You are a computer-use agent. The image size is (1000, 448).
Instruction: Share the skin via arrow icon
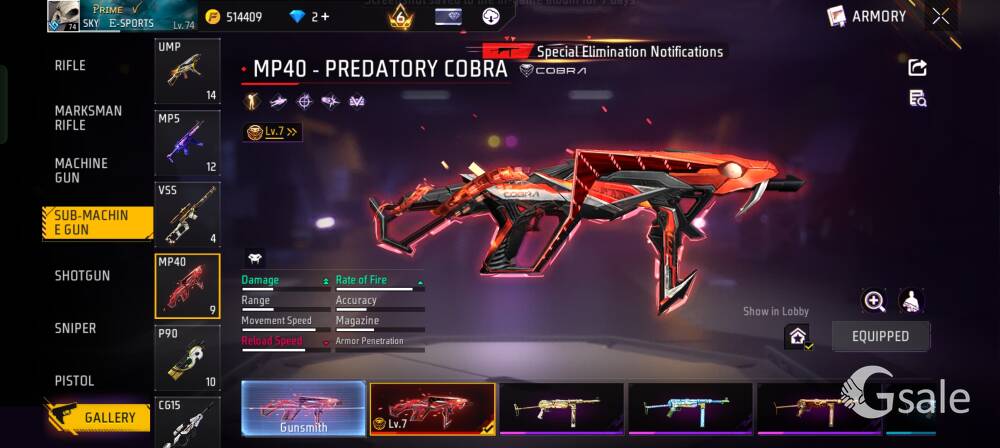tap(917, 67)
